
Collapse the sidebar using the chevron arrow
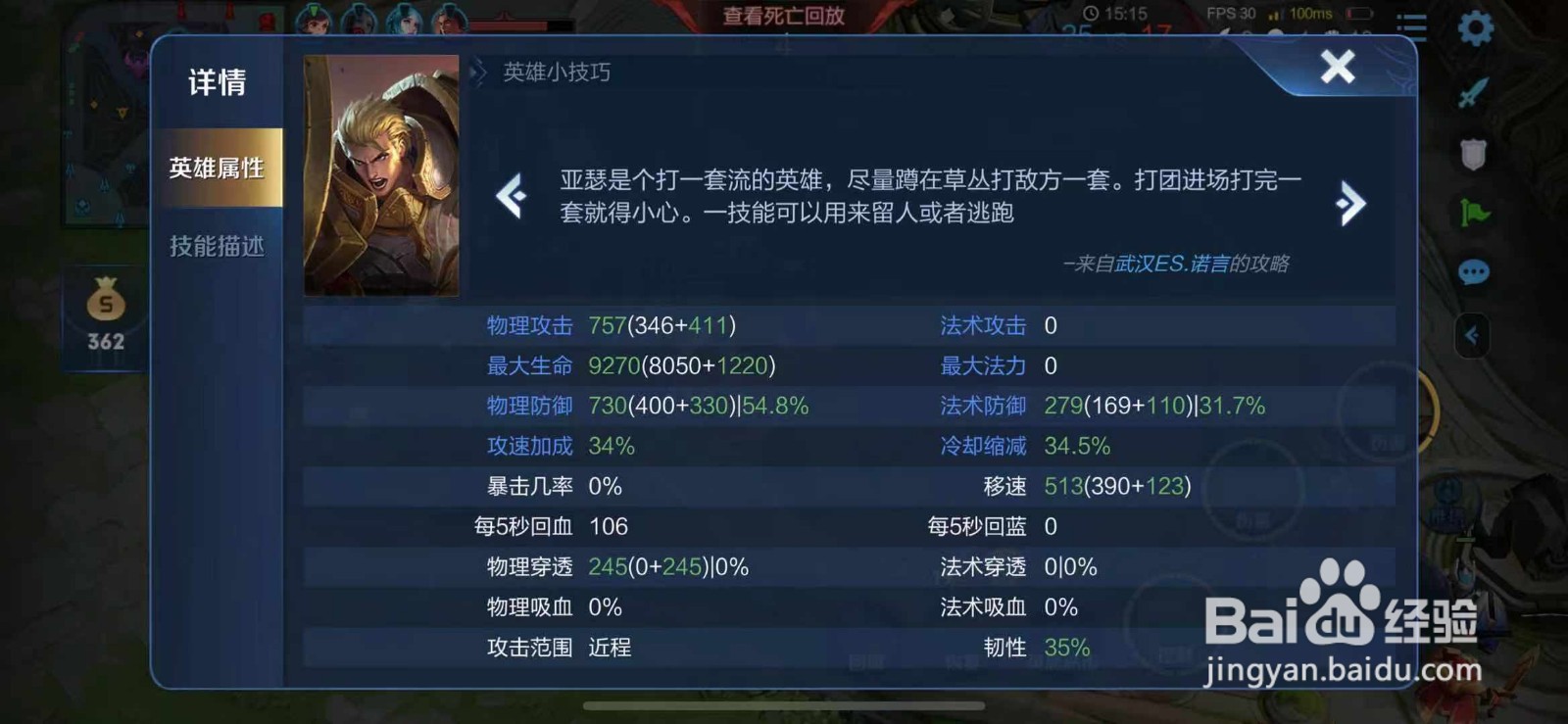pos(1472,335)
